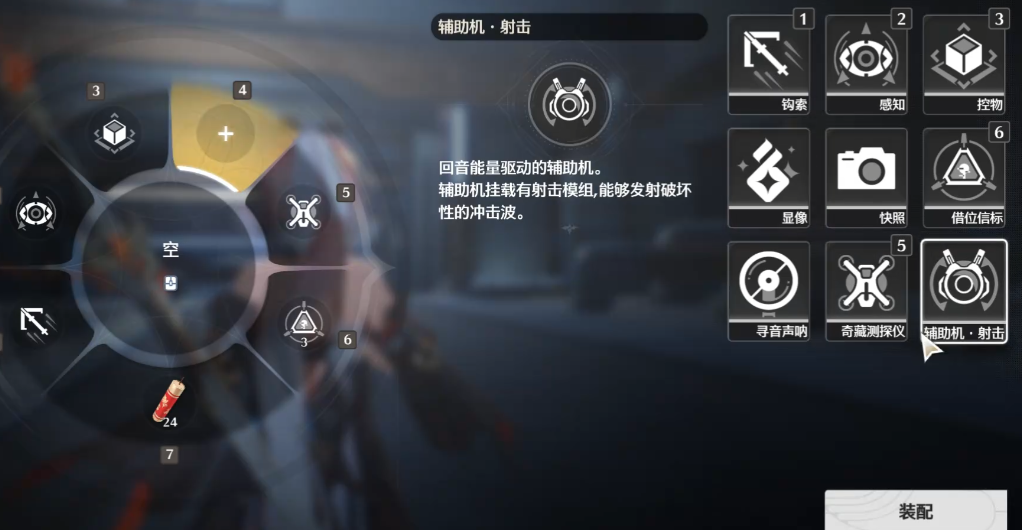Choose the 借位信标 beacon gadget tile
This screenshot has height=530, width=1022.
pyautogui.click(x=964, y=176)
